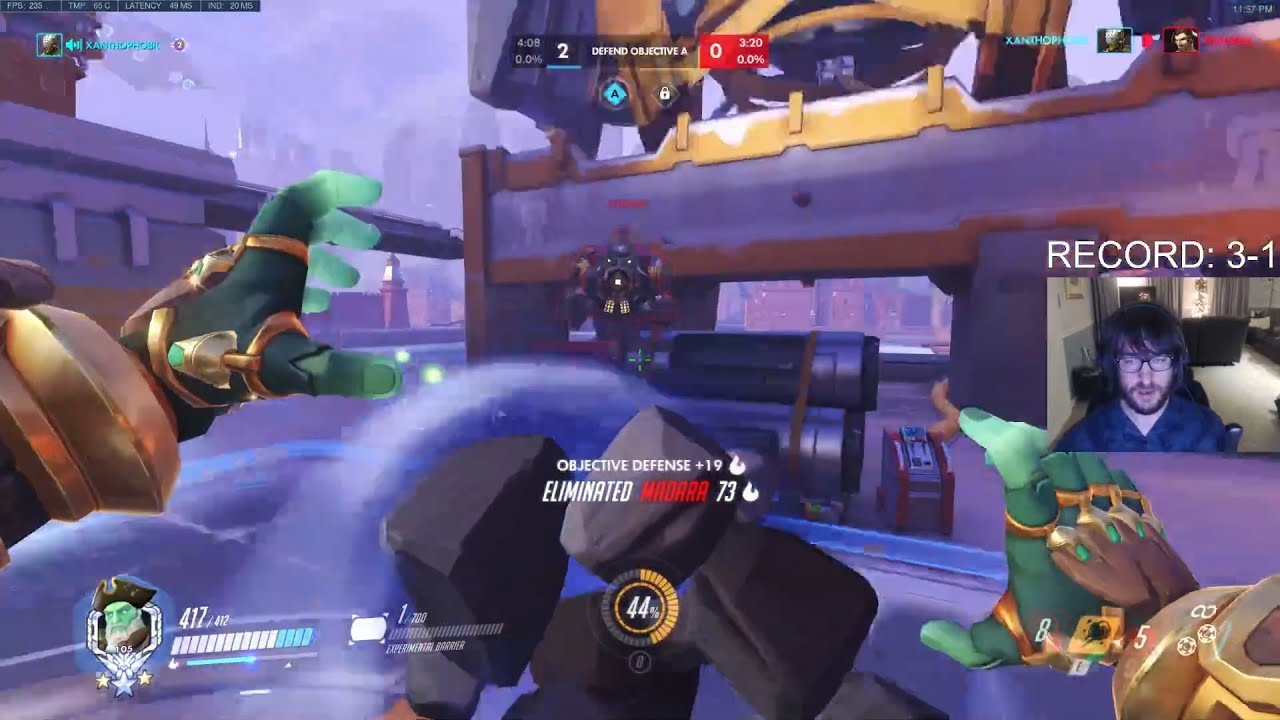
Task: Click the FPS: 235 status readout
Action: (25, 5)
